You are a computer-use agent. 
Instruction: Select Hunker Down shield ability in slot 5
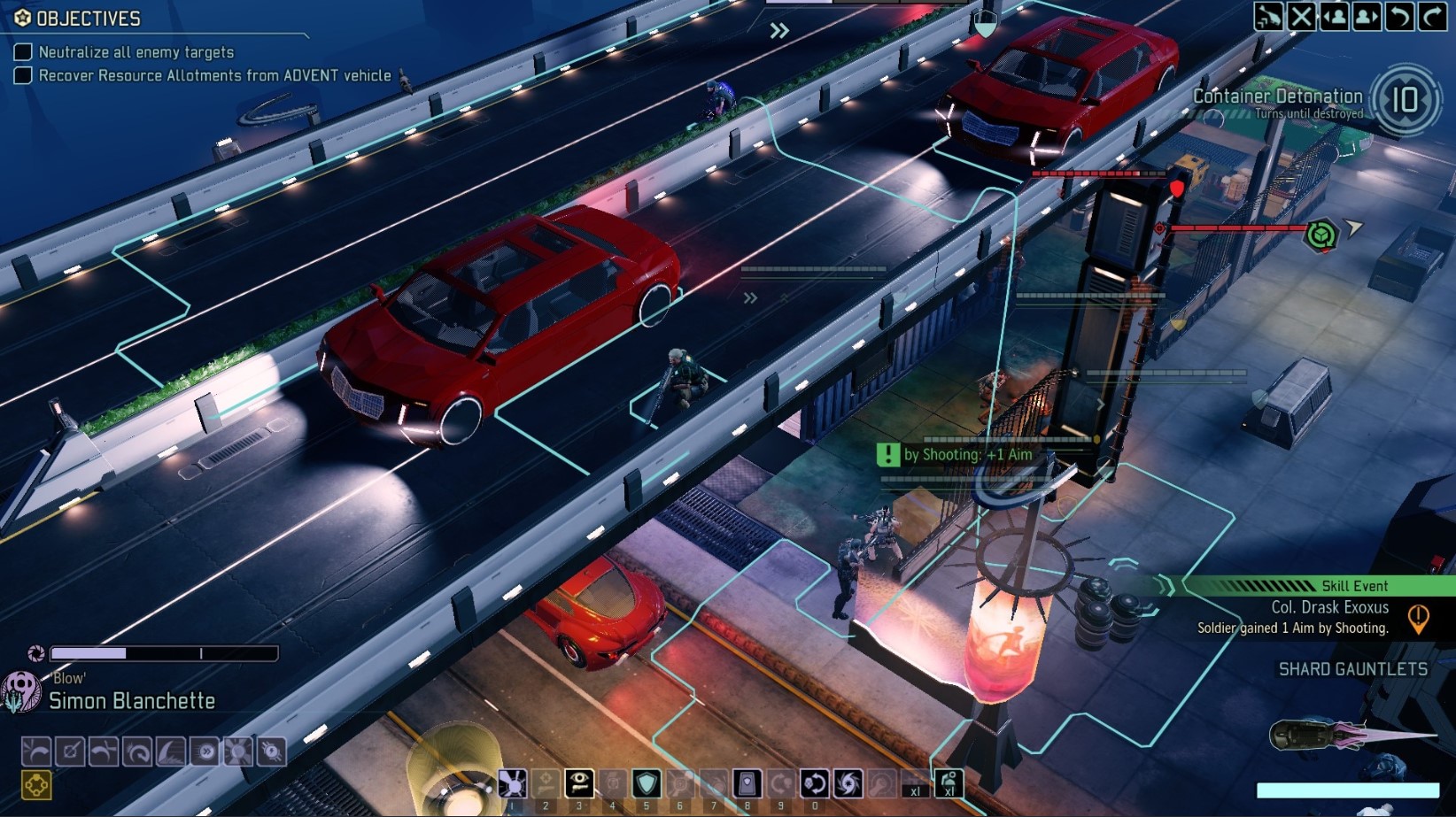click(x=647, y=784)
